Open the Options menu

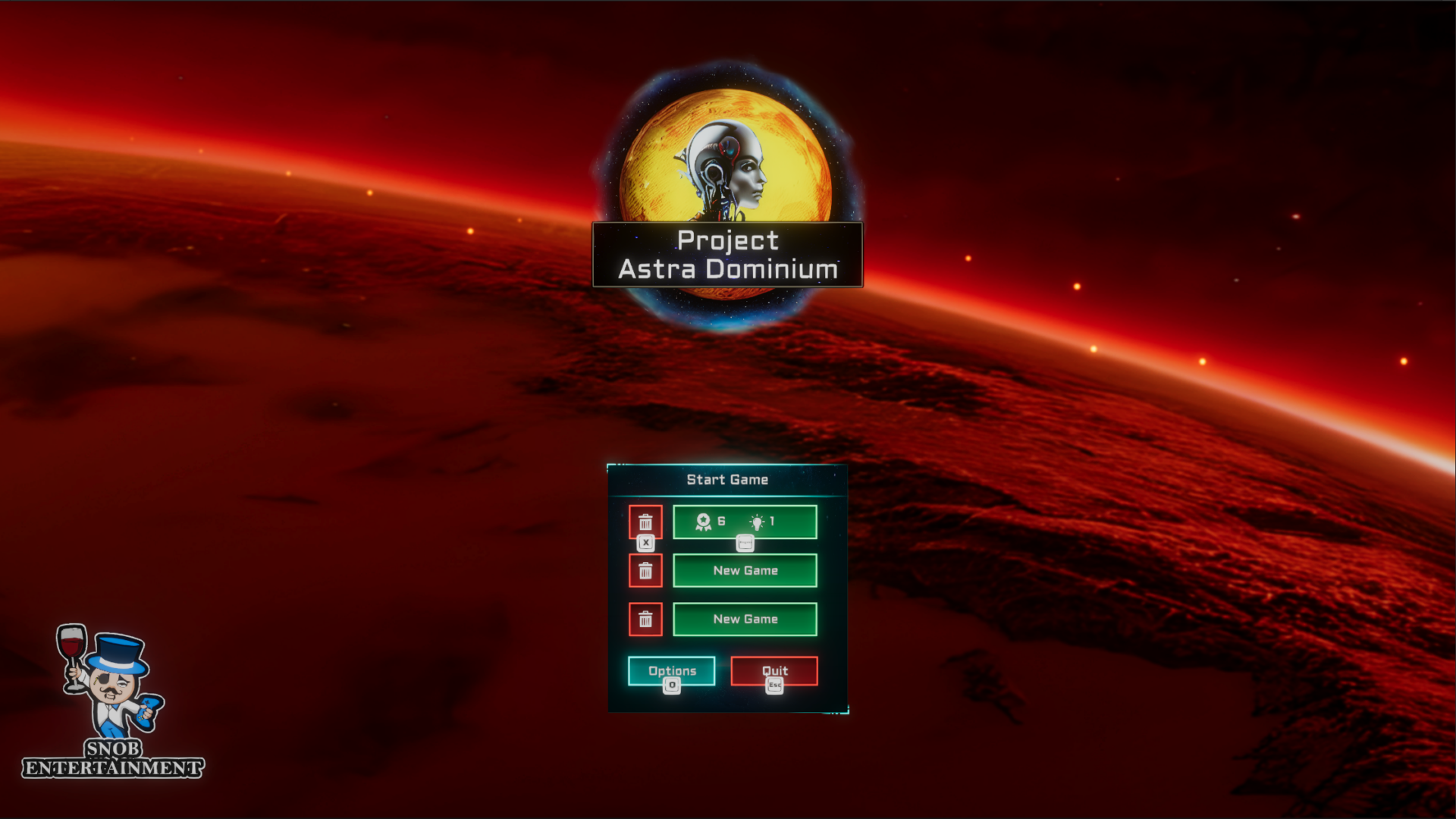[672, 670]
